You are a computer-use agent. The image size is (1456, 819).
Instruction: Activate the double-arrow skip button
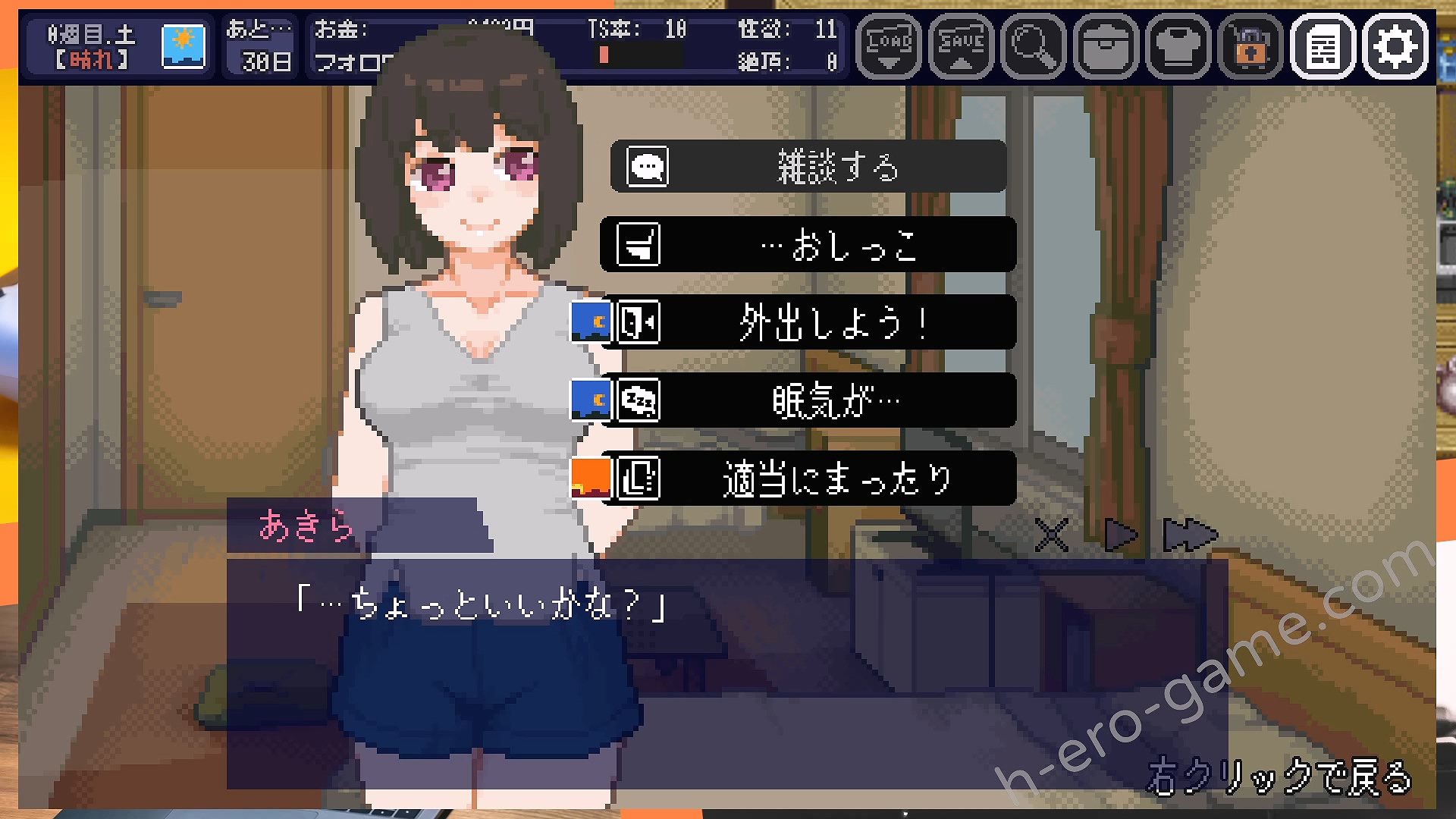pos(1189,535)
